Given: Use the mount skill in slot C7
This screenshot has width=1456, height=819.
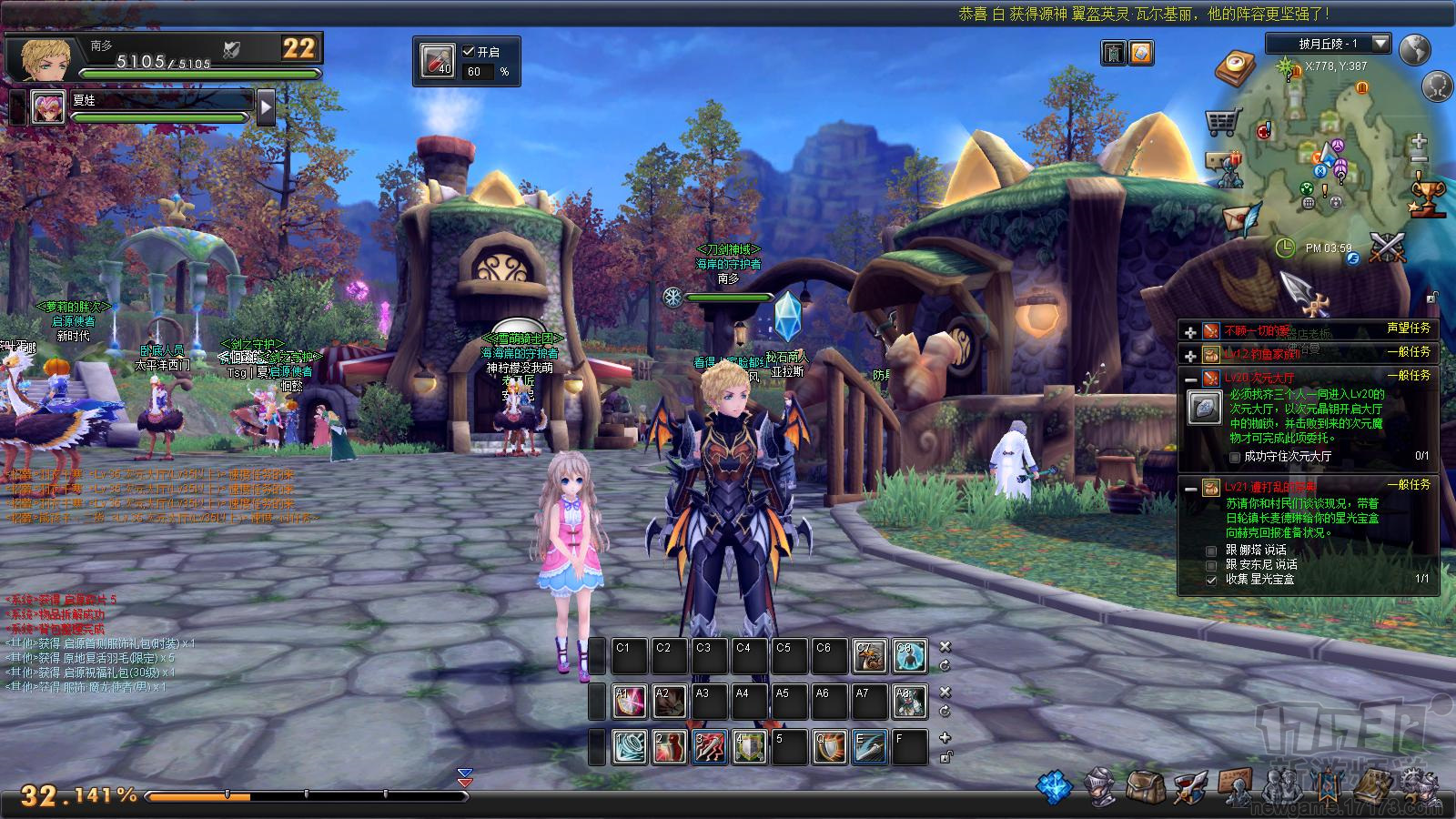Looking at the screenshot, I should [x=869, y=656].
